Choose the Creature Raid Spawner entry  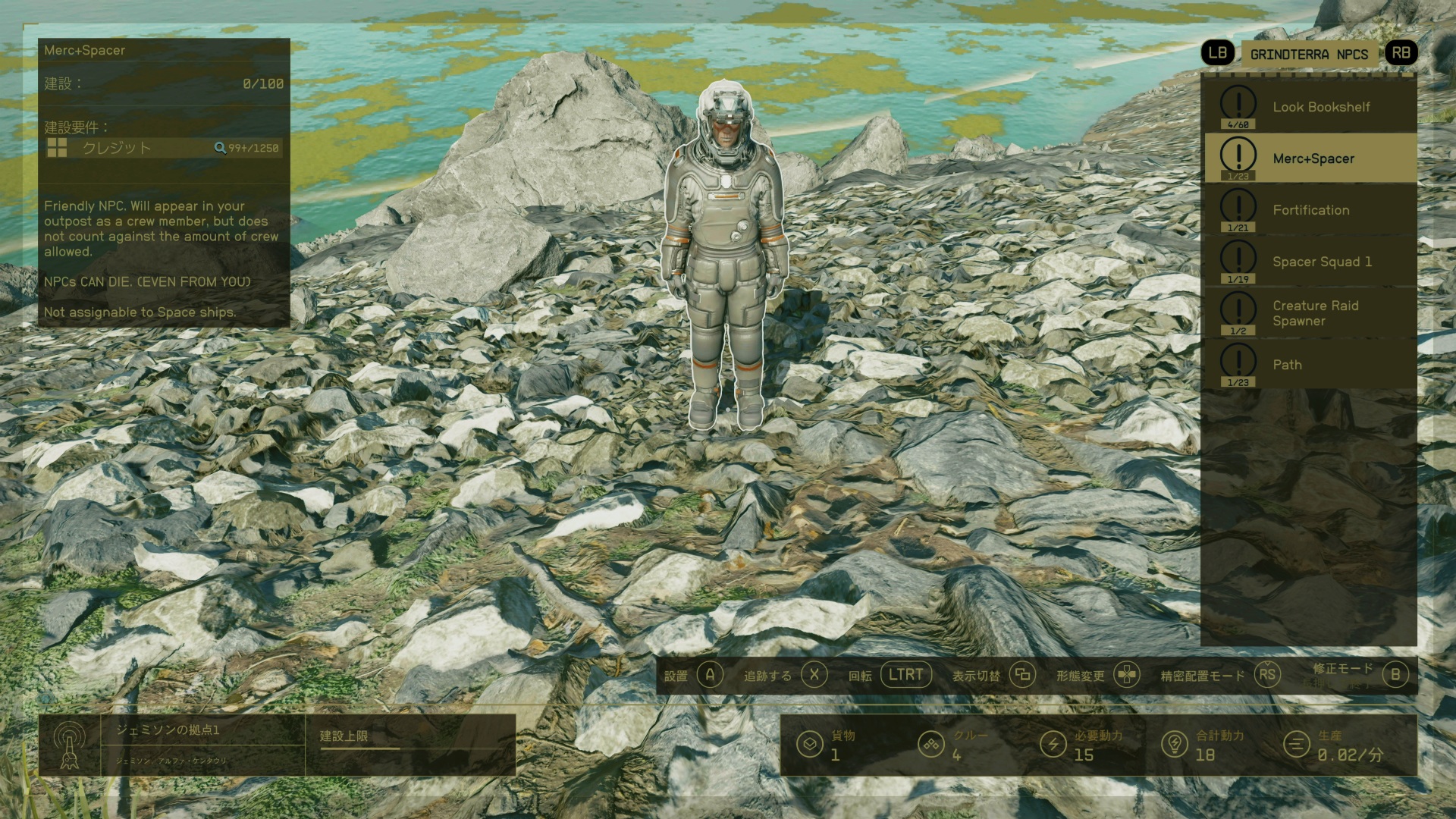click(x=1310, y=313)
